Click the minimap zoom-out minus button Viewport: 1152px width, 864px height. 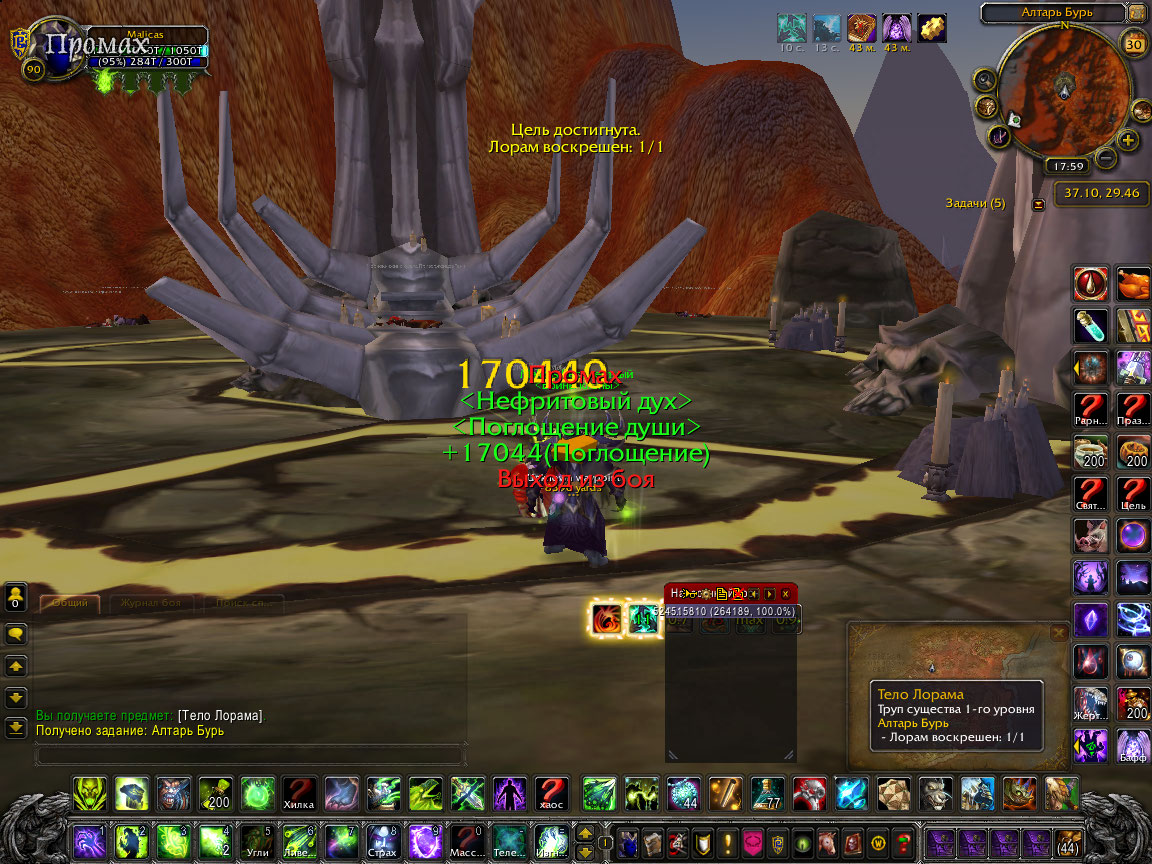tap(1106, 157)
